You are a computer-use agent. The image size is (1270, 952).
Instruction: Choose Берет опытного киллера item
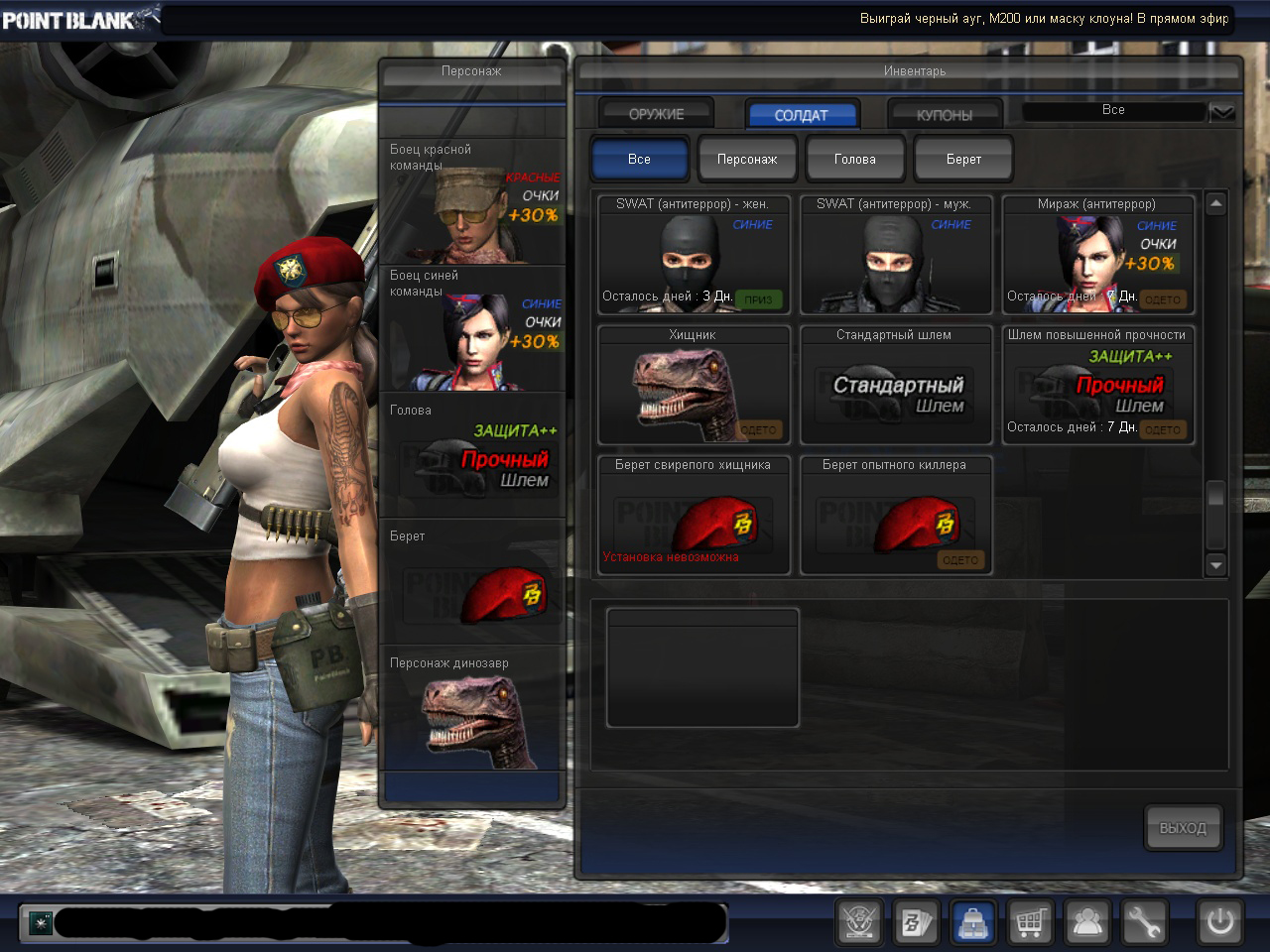click(895, 516)
